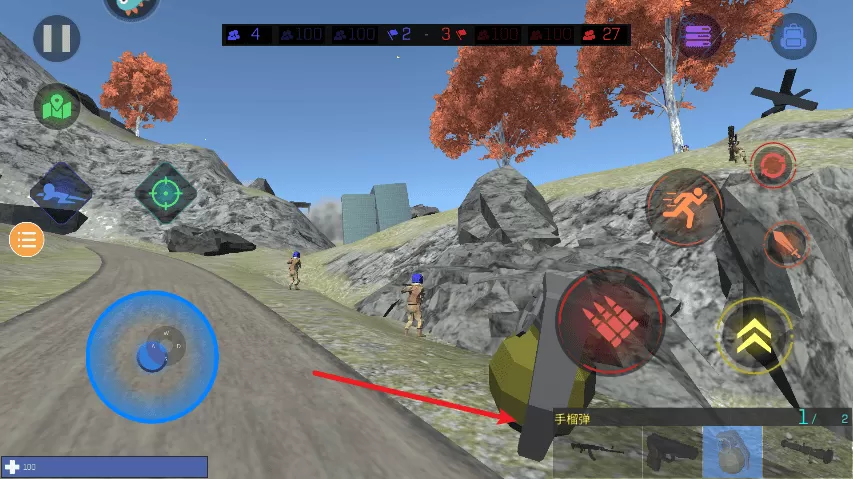Open the orange list menu button
The width and height of the screenshot is (853, 479).
tap(26, 240)
